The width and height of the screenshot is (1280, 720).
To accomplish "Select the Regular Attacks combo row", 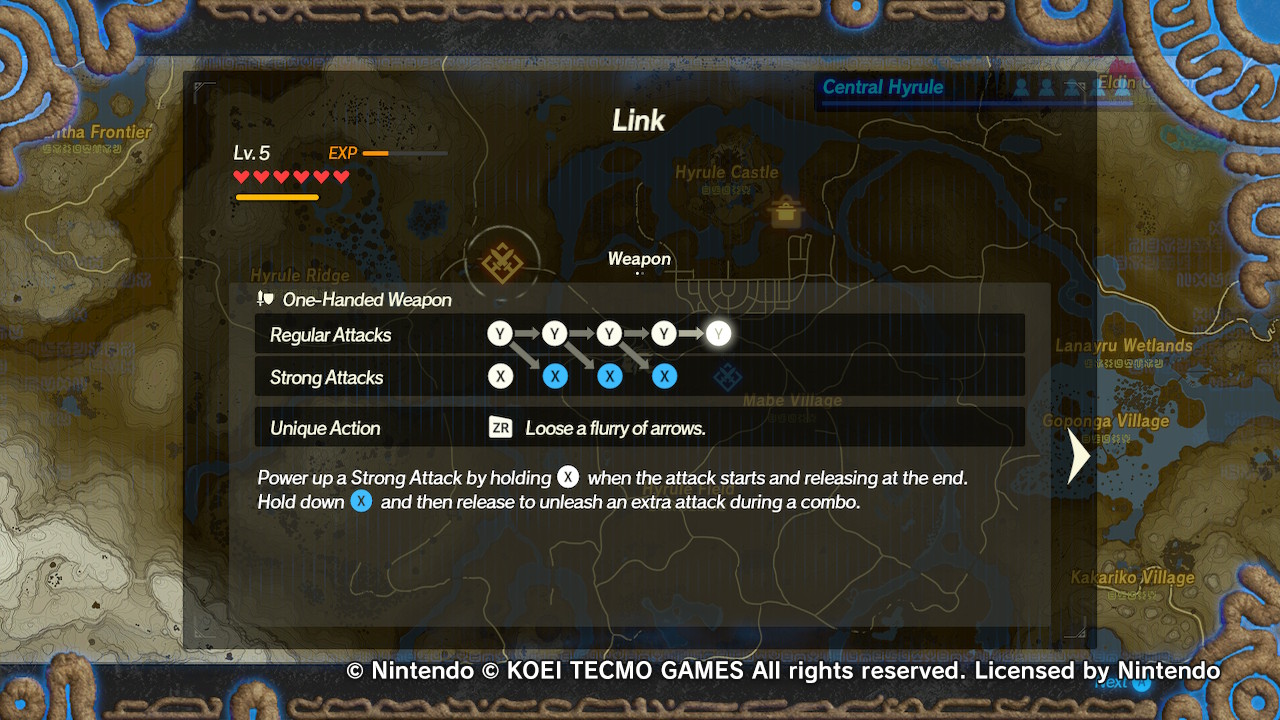I will [x=639, y=334].
